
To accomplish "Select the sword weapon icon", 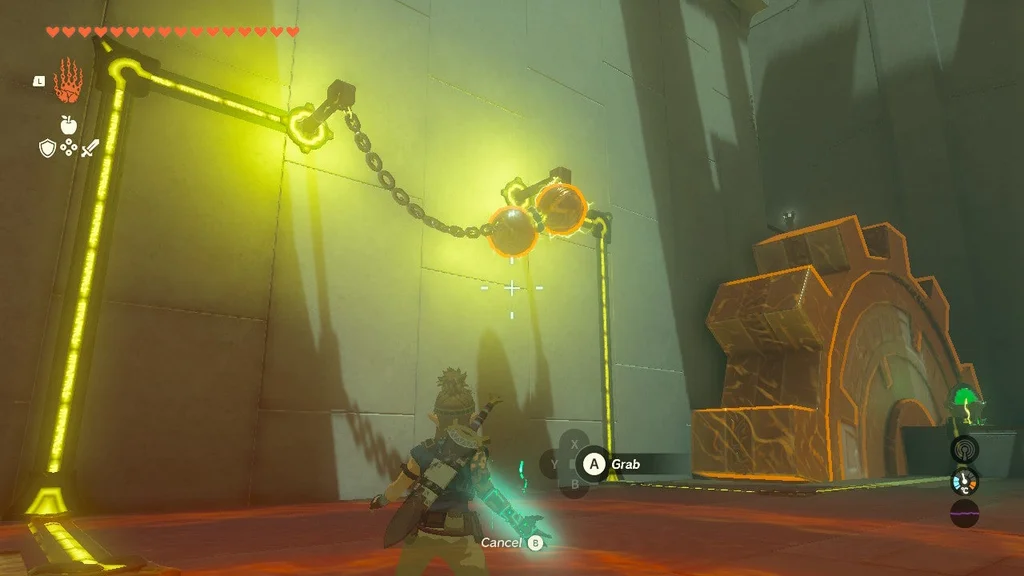I will 90,148.
